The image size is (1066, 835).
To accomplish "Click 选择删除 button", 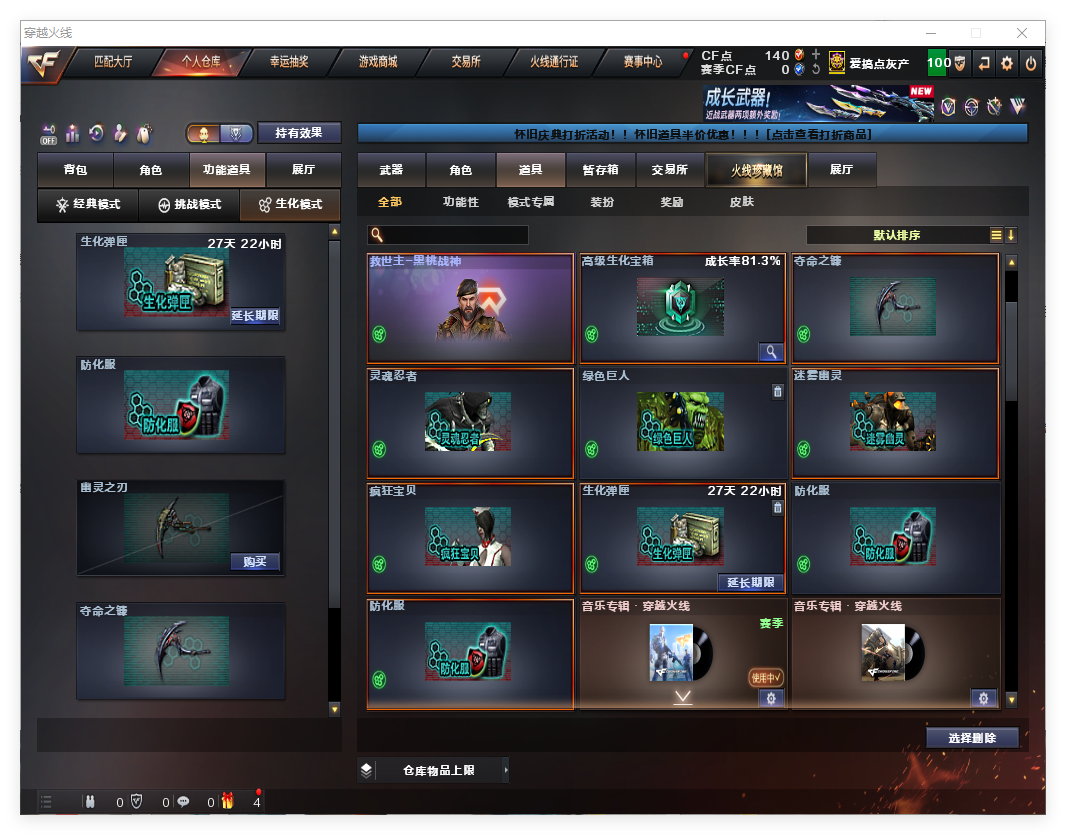I will [x=972, y=738].
